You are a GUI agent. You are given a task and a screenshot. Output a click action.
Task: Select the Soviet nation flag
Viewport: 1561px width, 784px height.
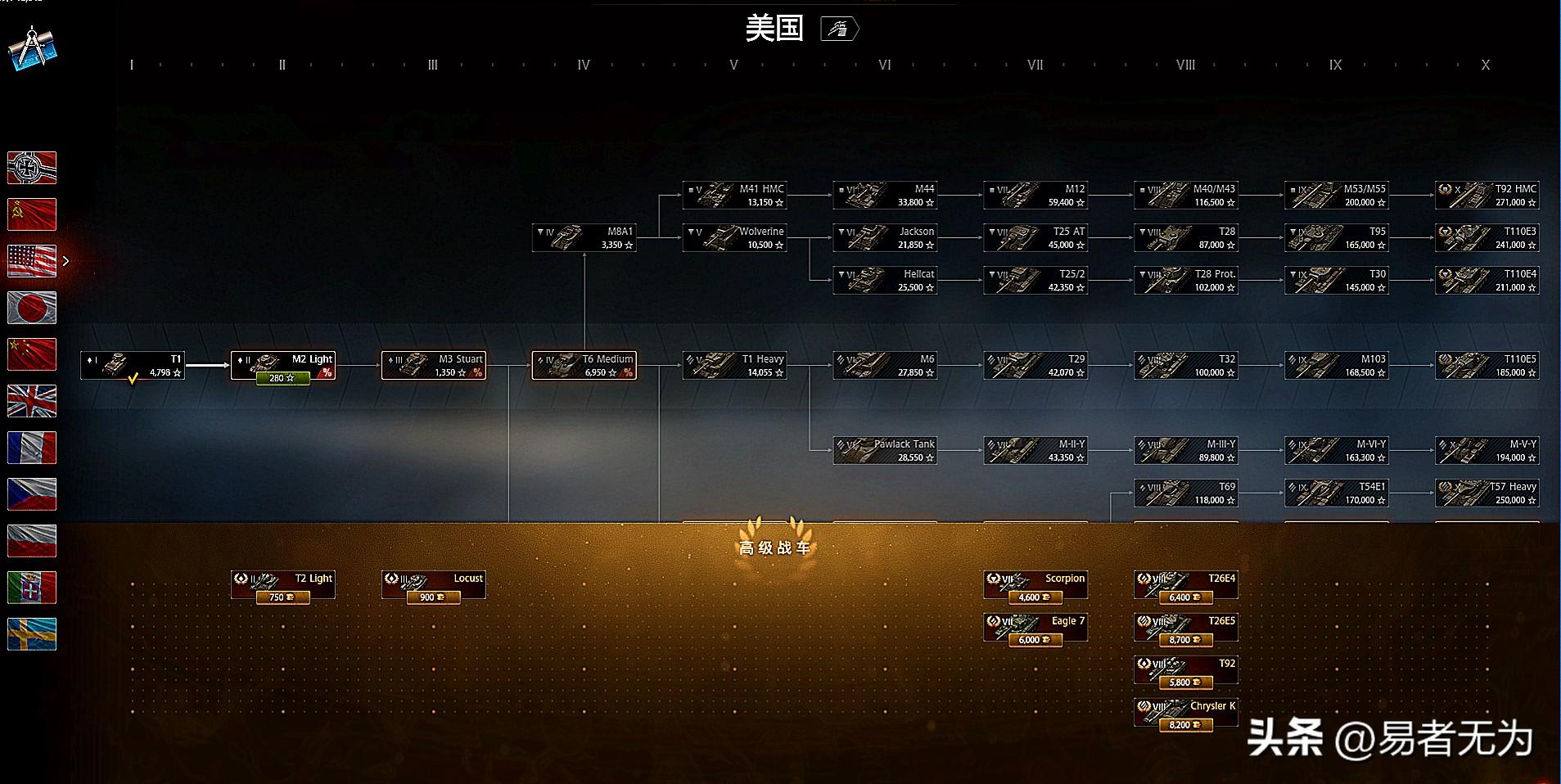pos(32,214)
